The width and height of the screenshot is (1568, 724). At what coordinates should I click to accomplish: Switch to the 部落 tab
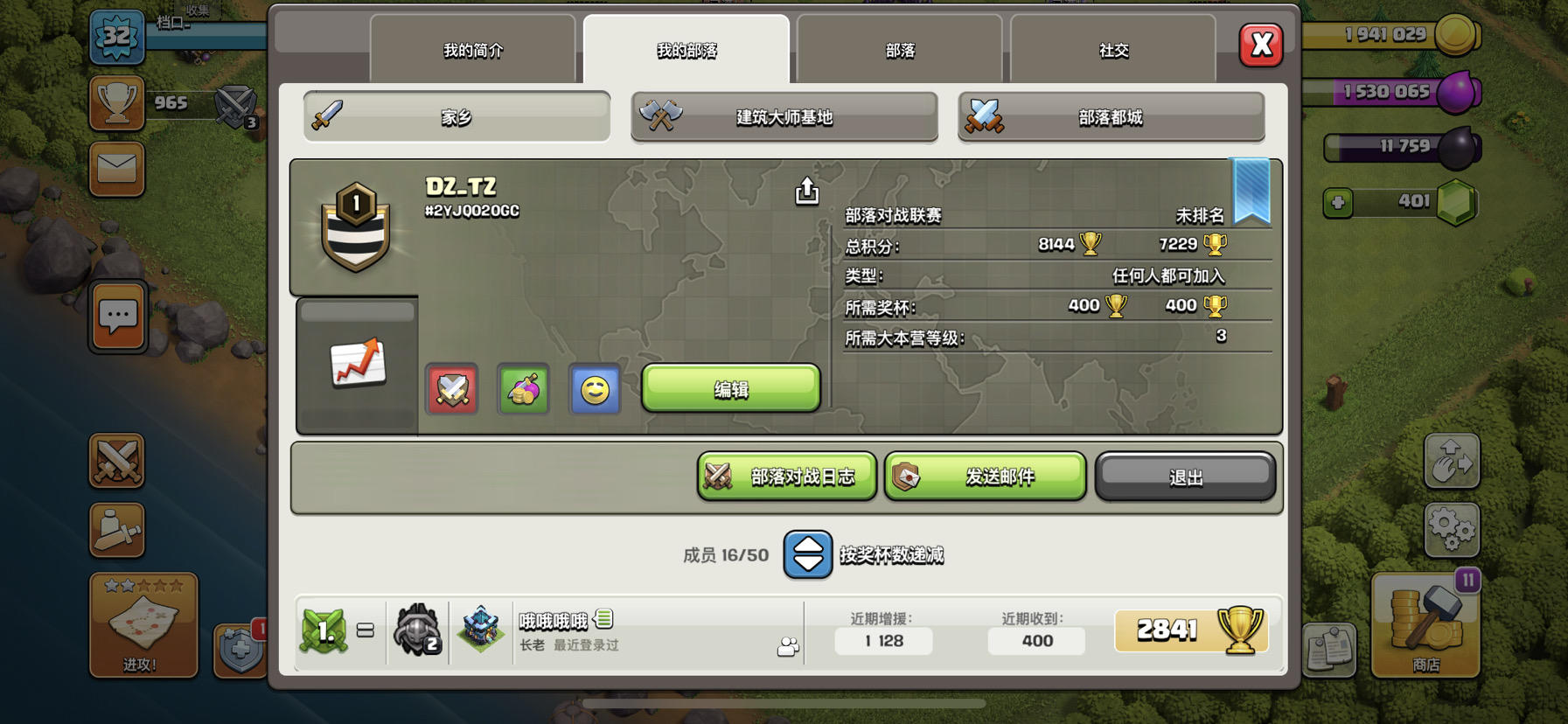pyautogui.click(x=899, y=50)
